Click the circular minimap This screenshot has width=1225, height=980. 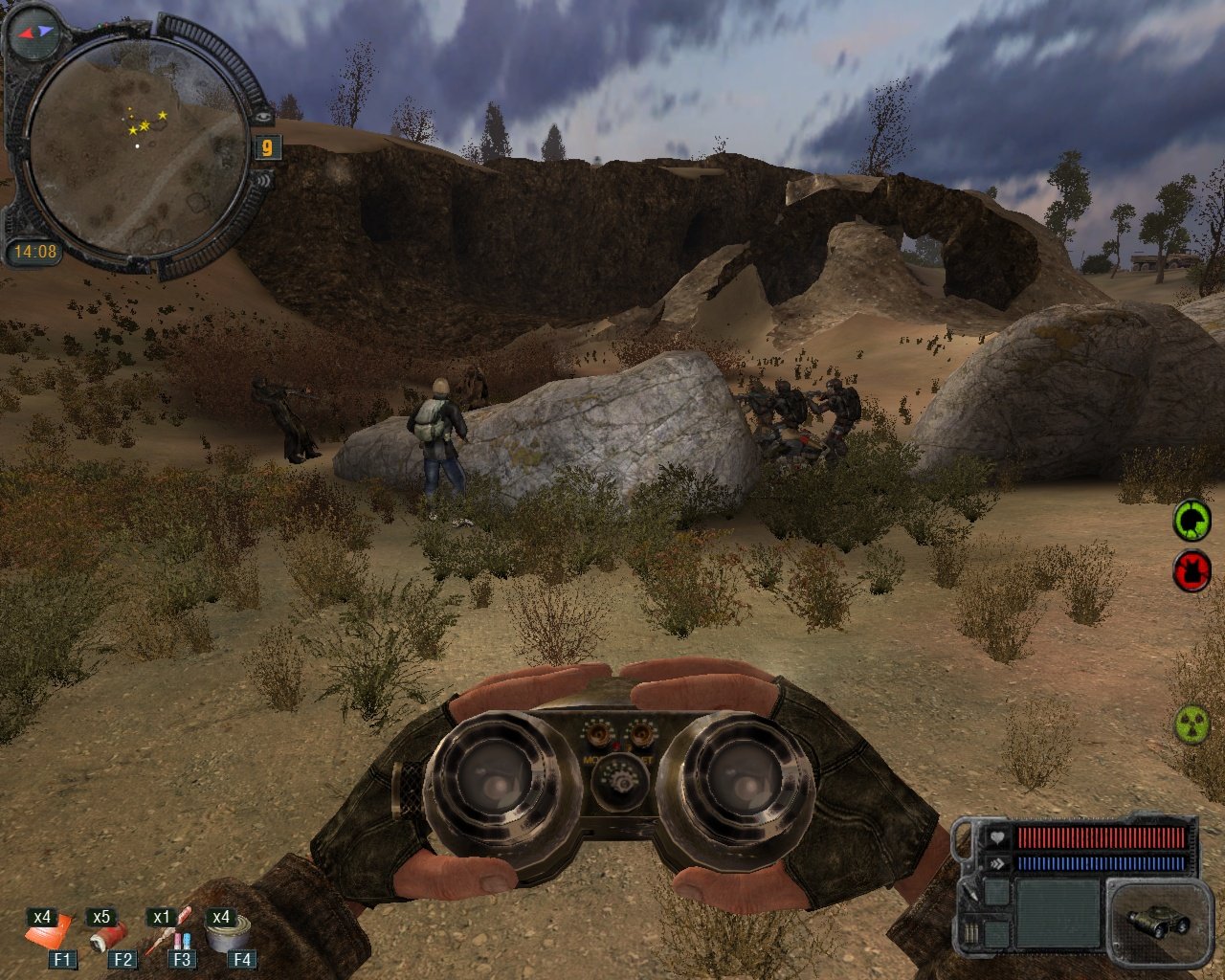tap(137, 144)
